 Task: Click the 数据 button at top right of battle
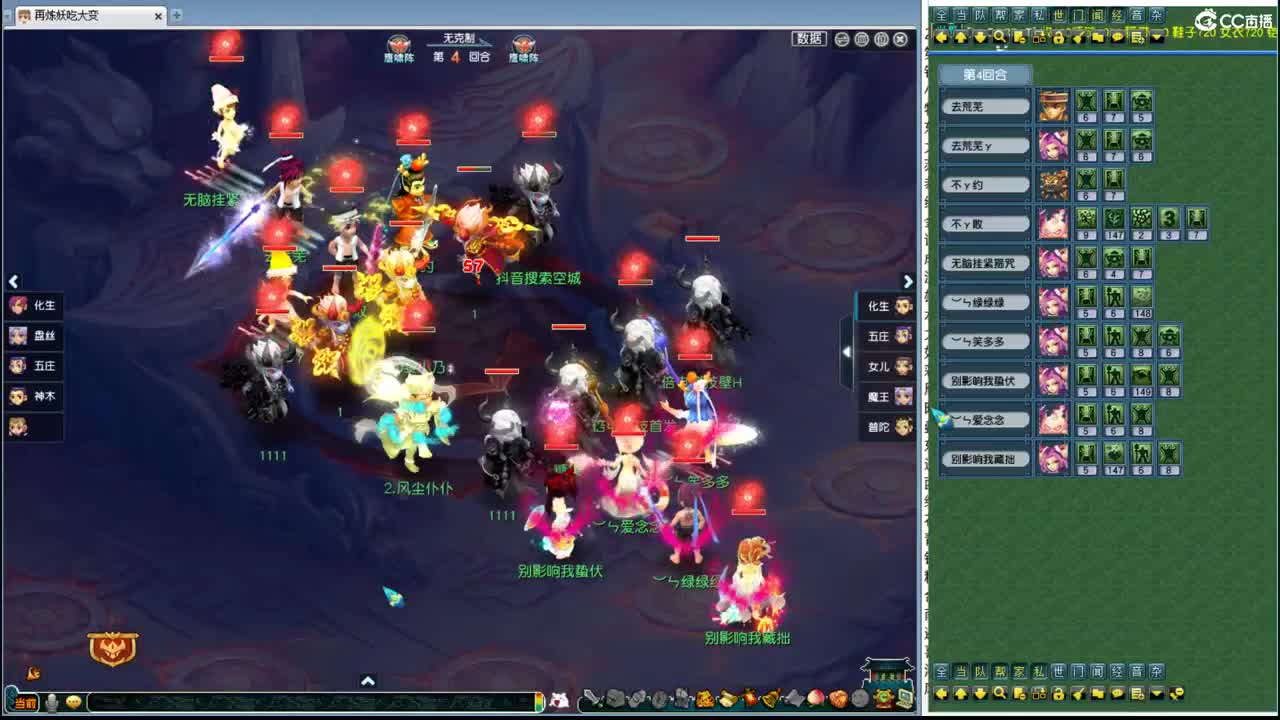pos(808,38)
